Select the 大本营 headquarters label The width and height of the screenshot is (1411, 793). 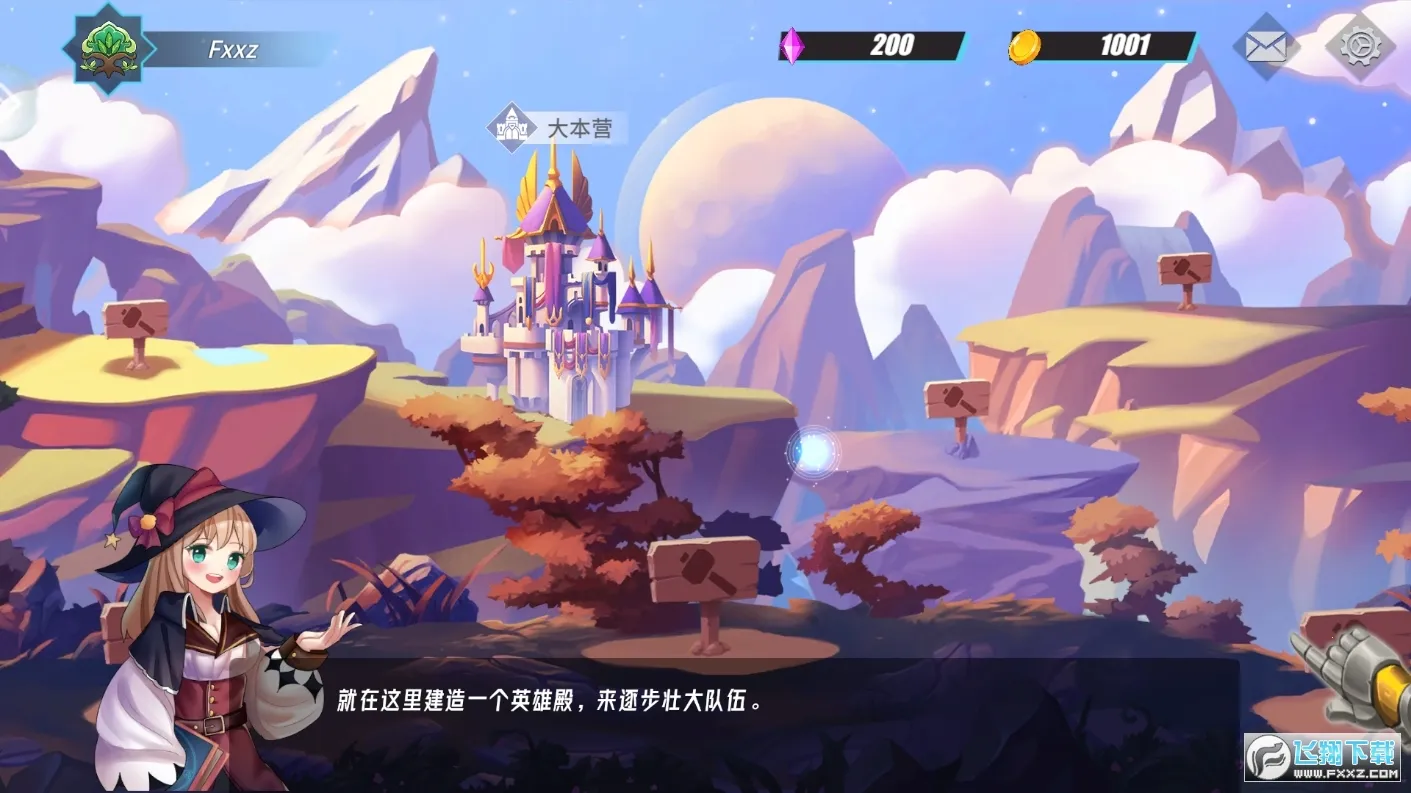[x=558, y=128]
